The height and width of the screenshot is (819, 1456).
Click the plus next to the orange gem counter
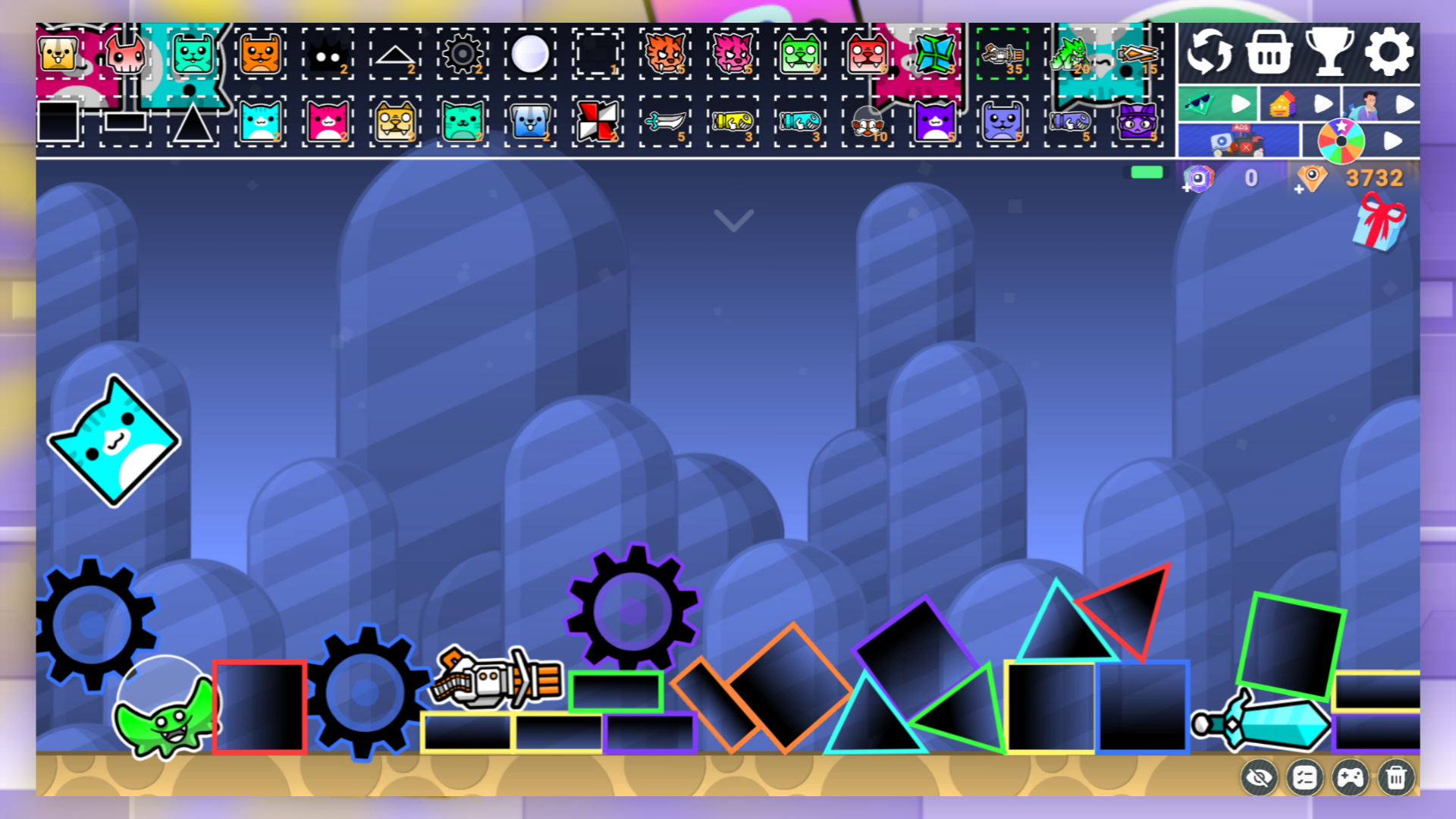(x=1298, y=190)
